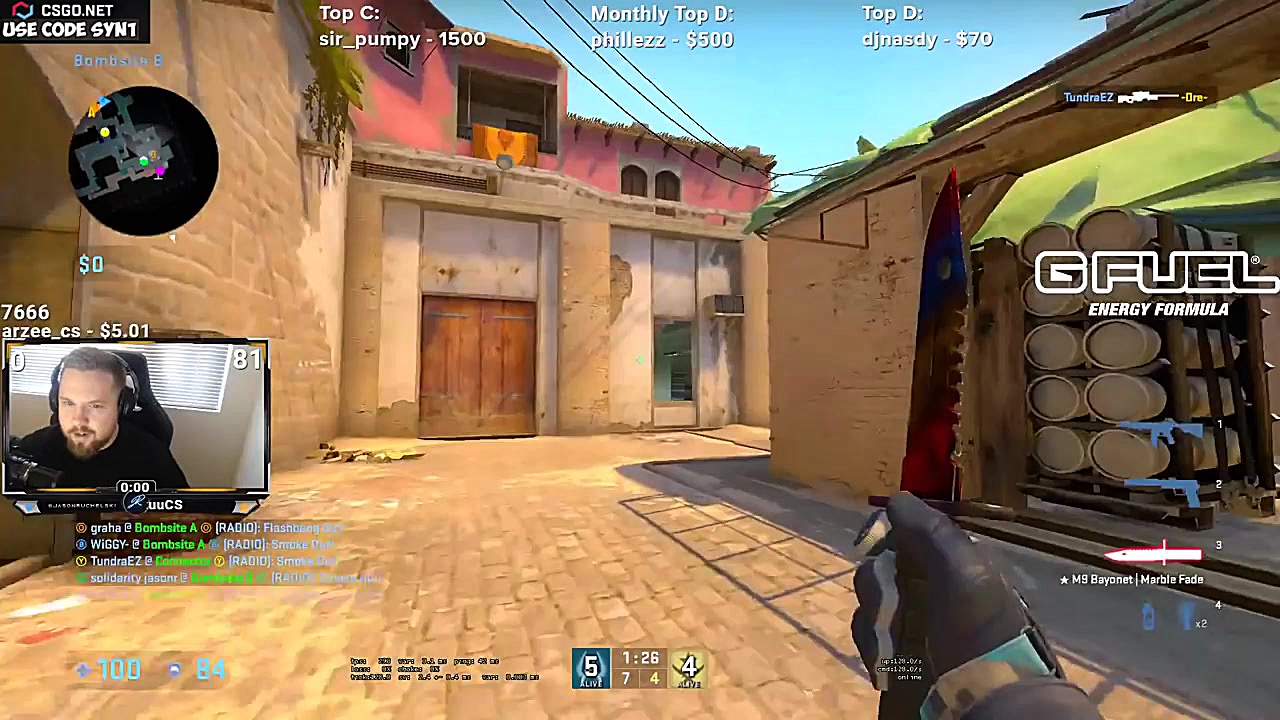Click the 'Monthly Top D:' header
This screenshot has height=720, width=1280.
coord(662,14)
